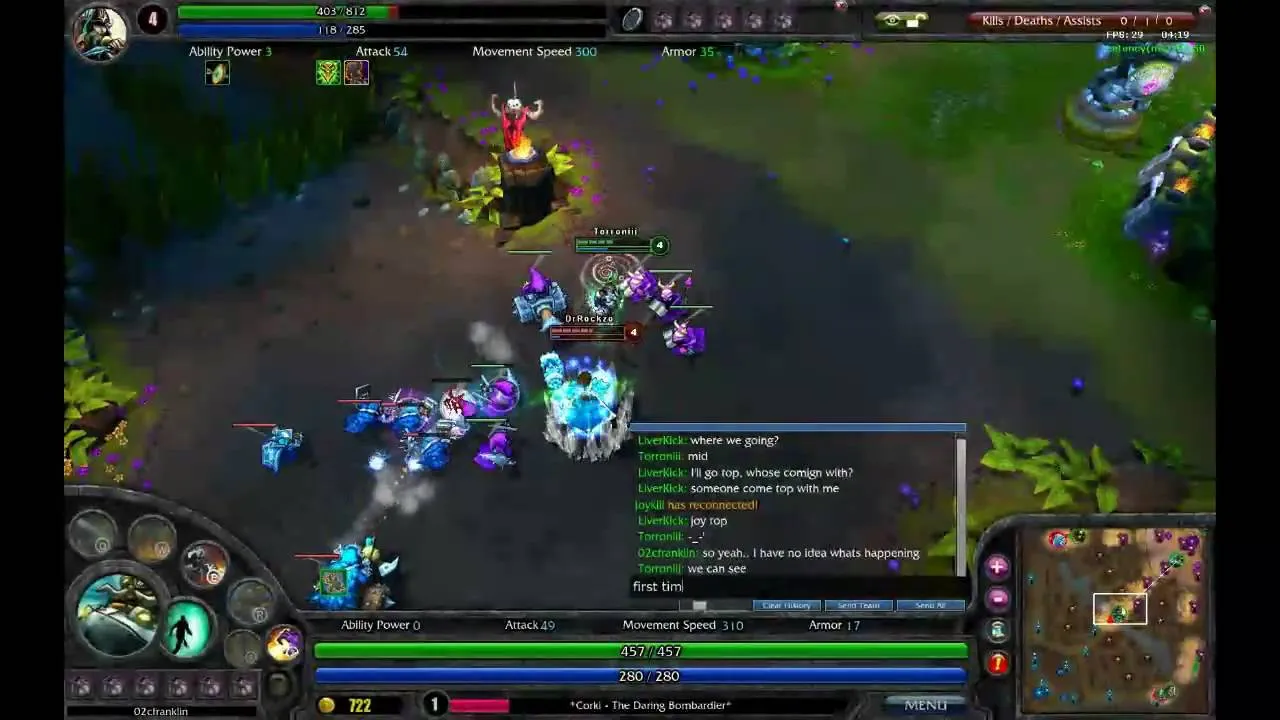Click the Clear History chat button

[x=786, y=605]
